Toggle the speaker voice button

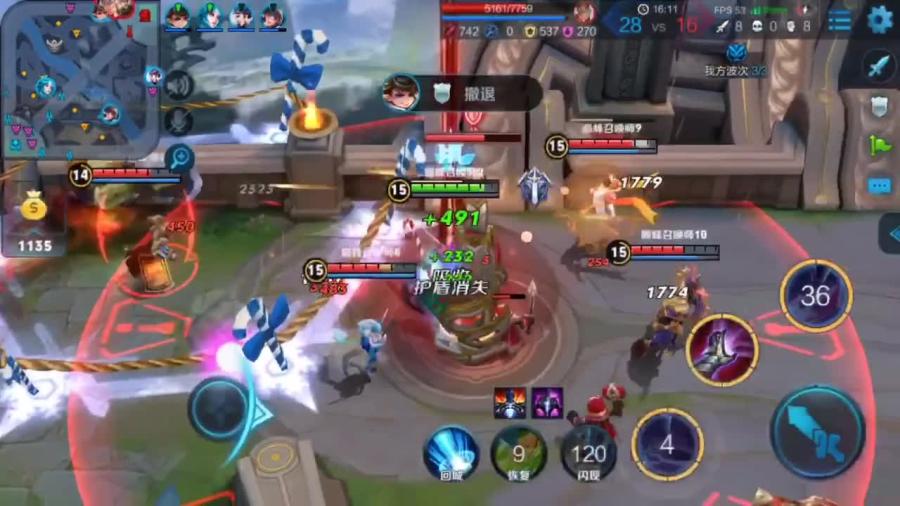[x=178, y=85]
